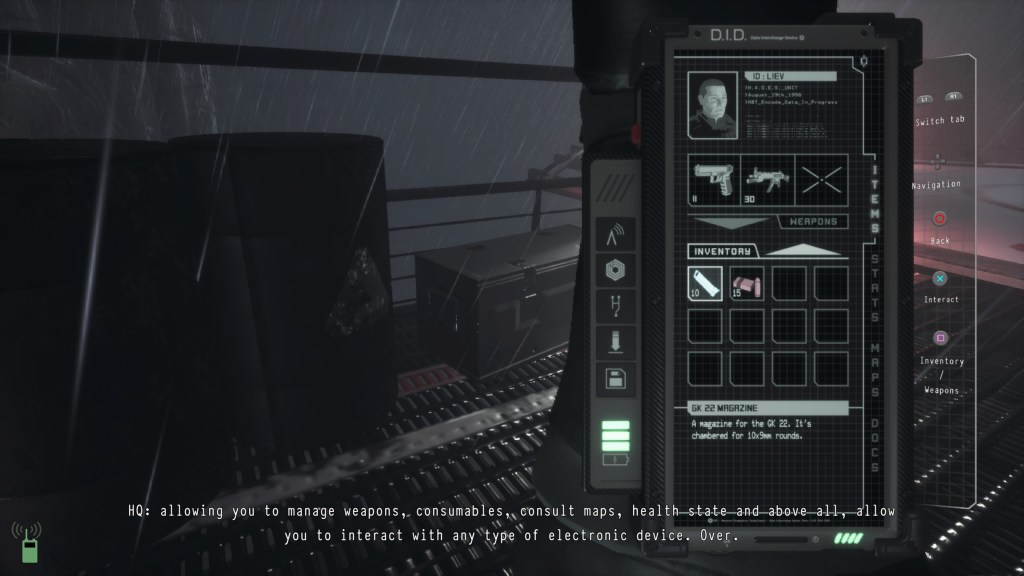
Task: Click the Liev character portrait
Action: pyautogui.click(x=714, y=106)
